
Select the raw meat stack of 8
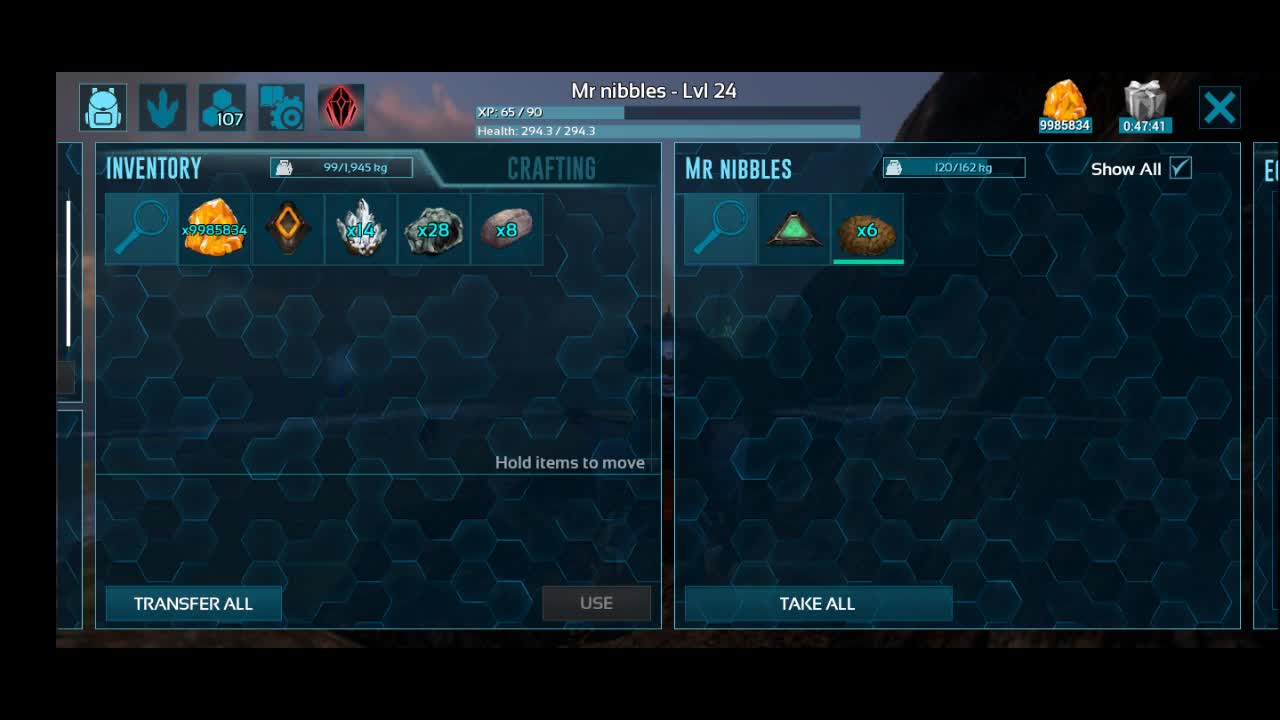click(506, 230)
